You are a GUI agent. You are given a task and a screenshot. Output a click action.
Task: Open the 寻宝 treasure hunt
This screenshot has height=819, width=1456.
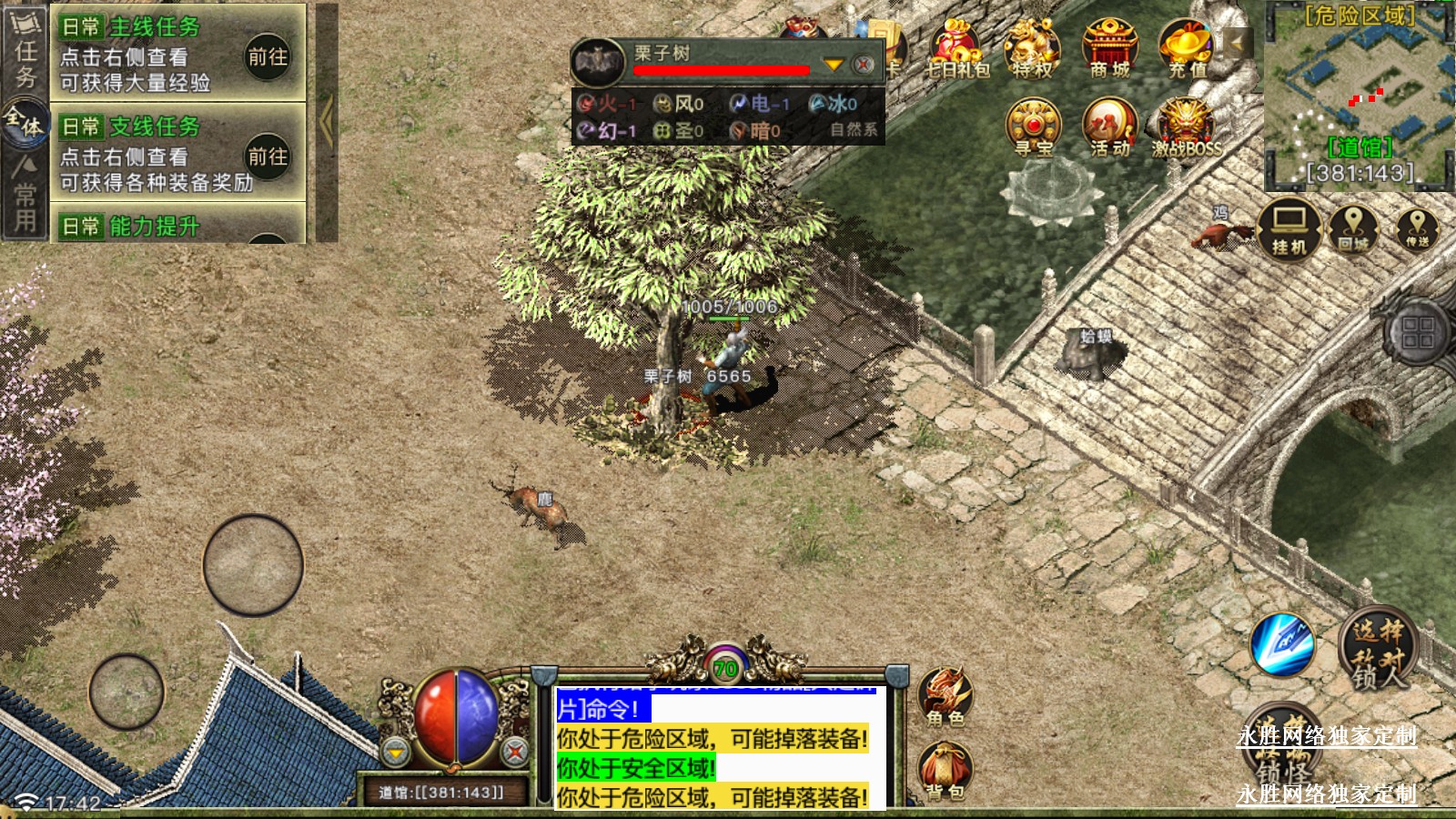(1033, 128)
